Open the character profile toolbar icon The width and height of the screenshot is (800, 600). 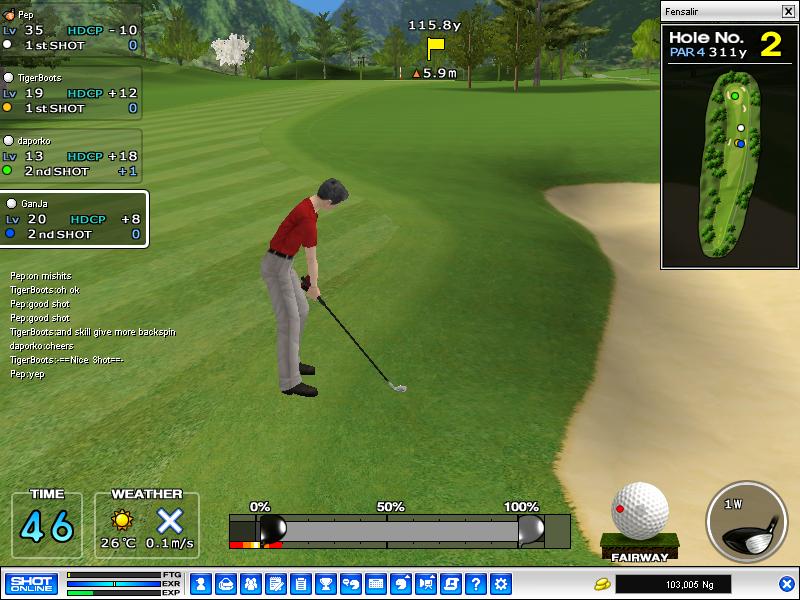pyautogui.click(x=201, y=584)
